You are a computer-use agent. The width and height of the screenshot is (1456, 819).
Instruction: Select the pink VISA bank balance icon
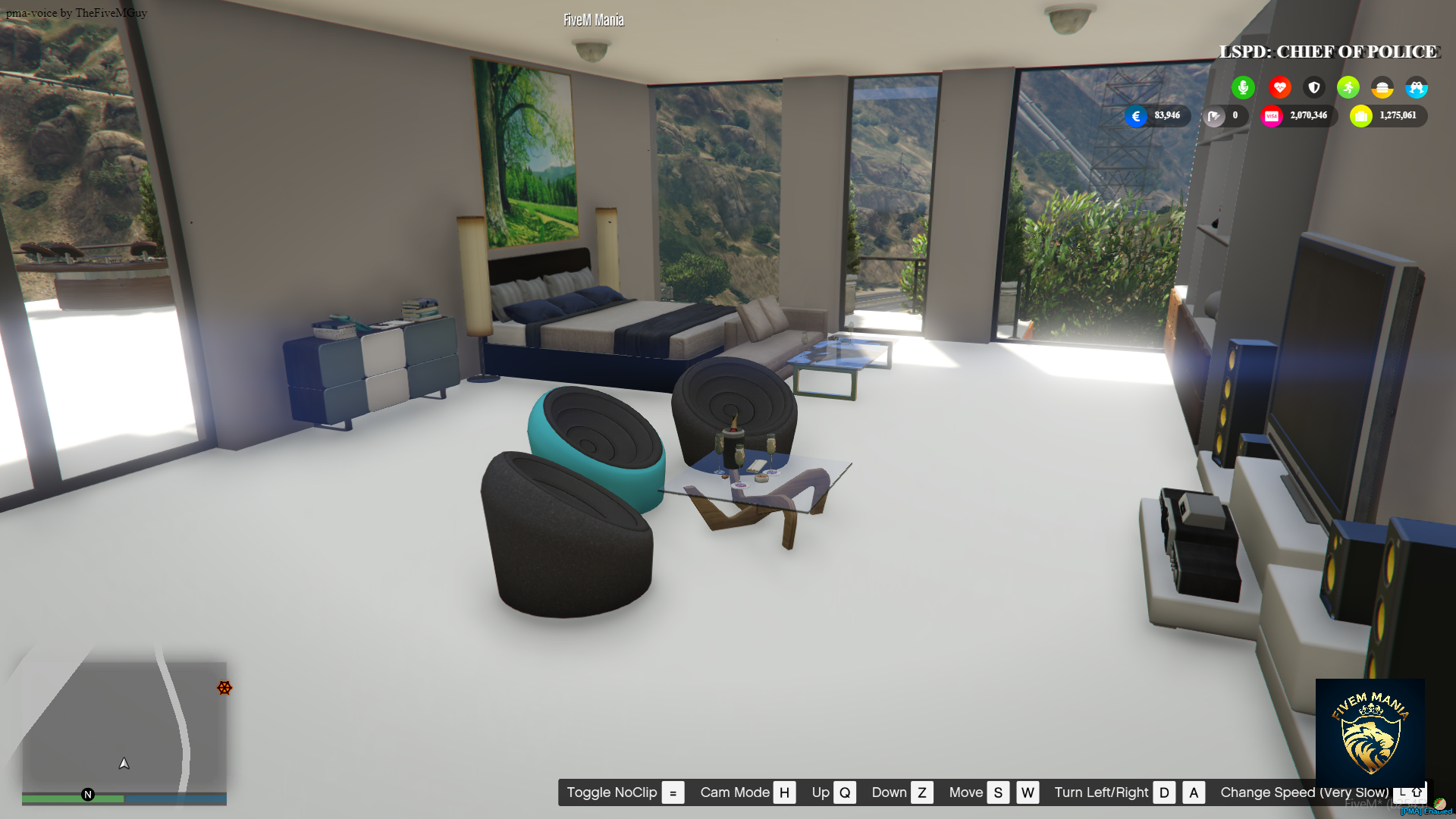pos(1274,115)
